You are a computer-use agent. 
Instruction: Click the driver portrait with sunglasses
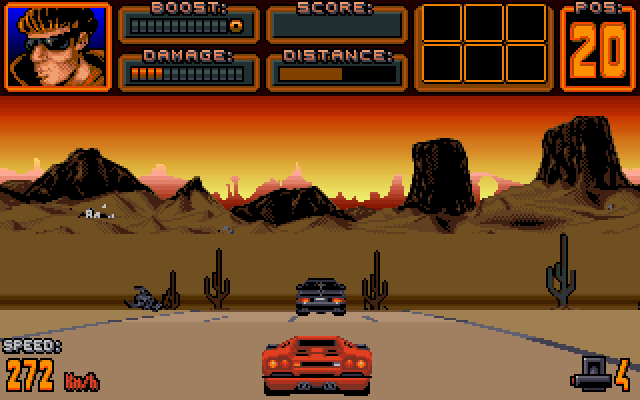59,46
